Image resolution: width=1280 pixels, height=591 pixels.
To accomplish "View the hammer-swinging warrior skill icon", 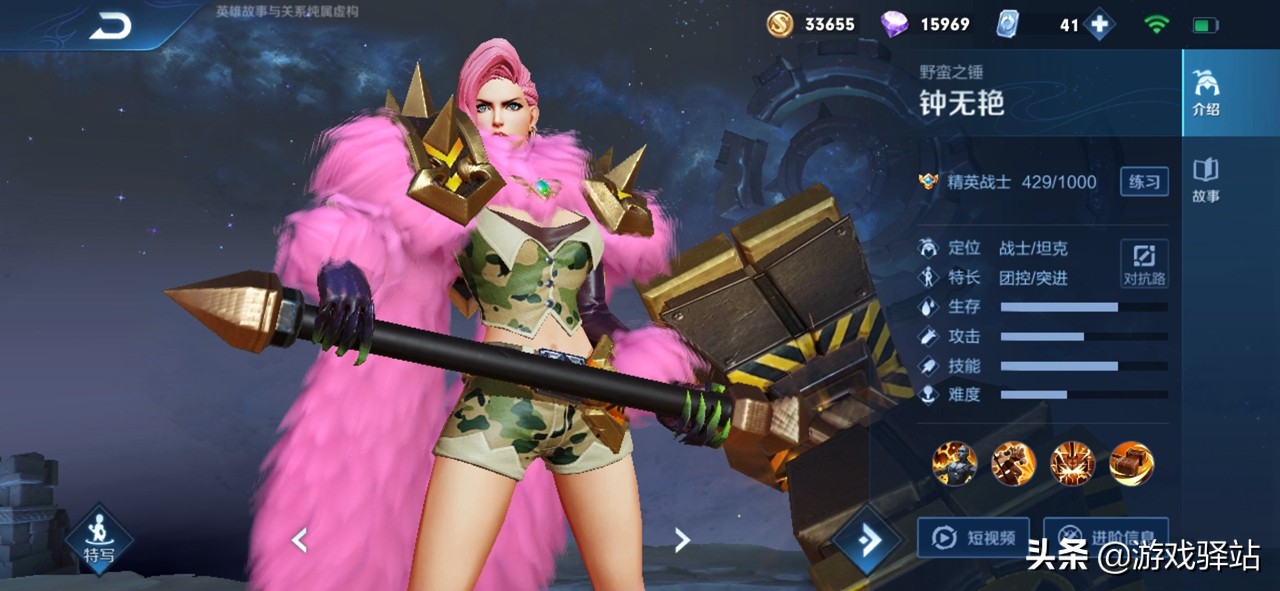I will click(1013, 463).
